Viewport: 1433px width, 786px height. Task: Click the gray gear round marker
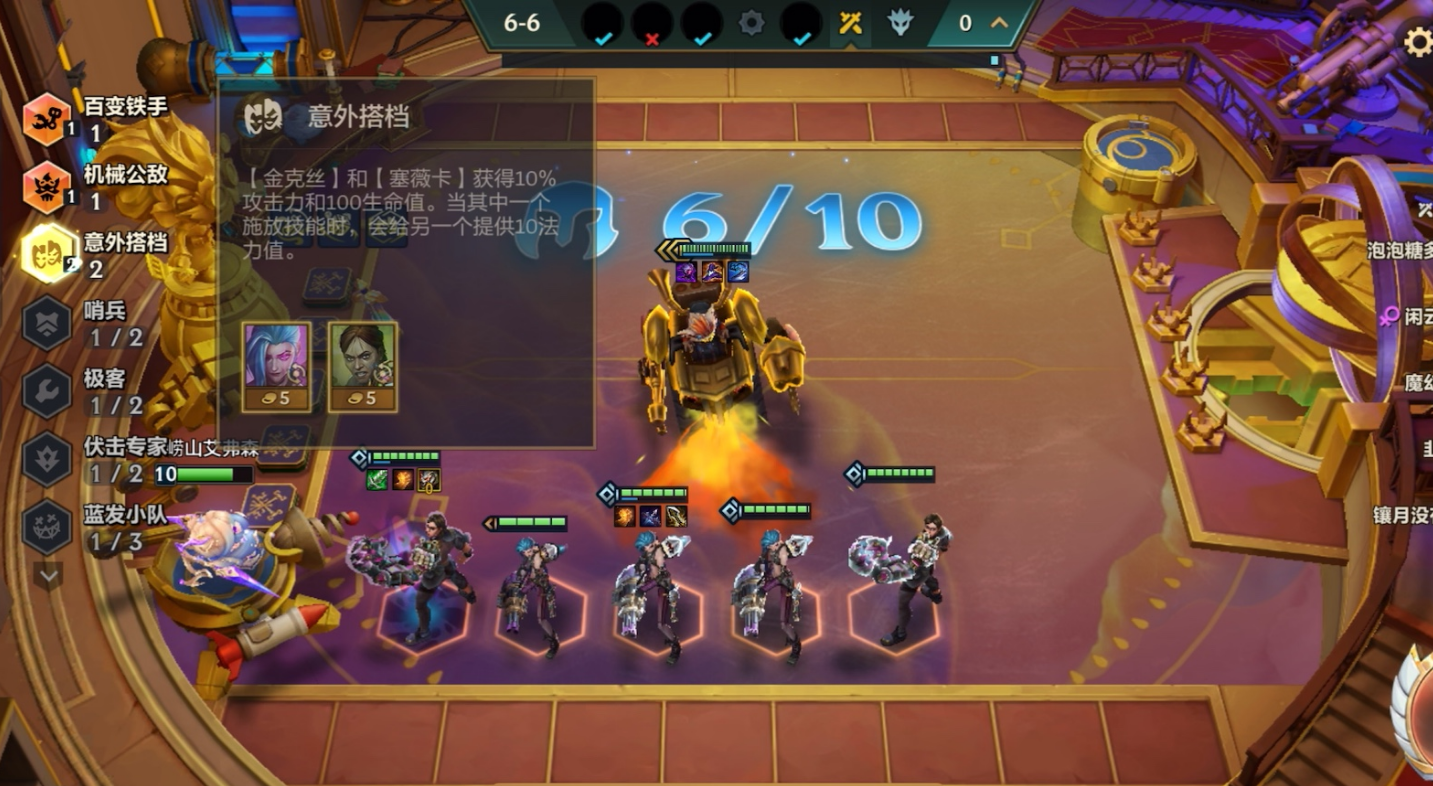(x=752, y=23)
